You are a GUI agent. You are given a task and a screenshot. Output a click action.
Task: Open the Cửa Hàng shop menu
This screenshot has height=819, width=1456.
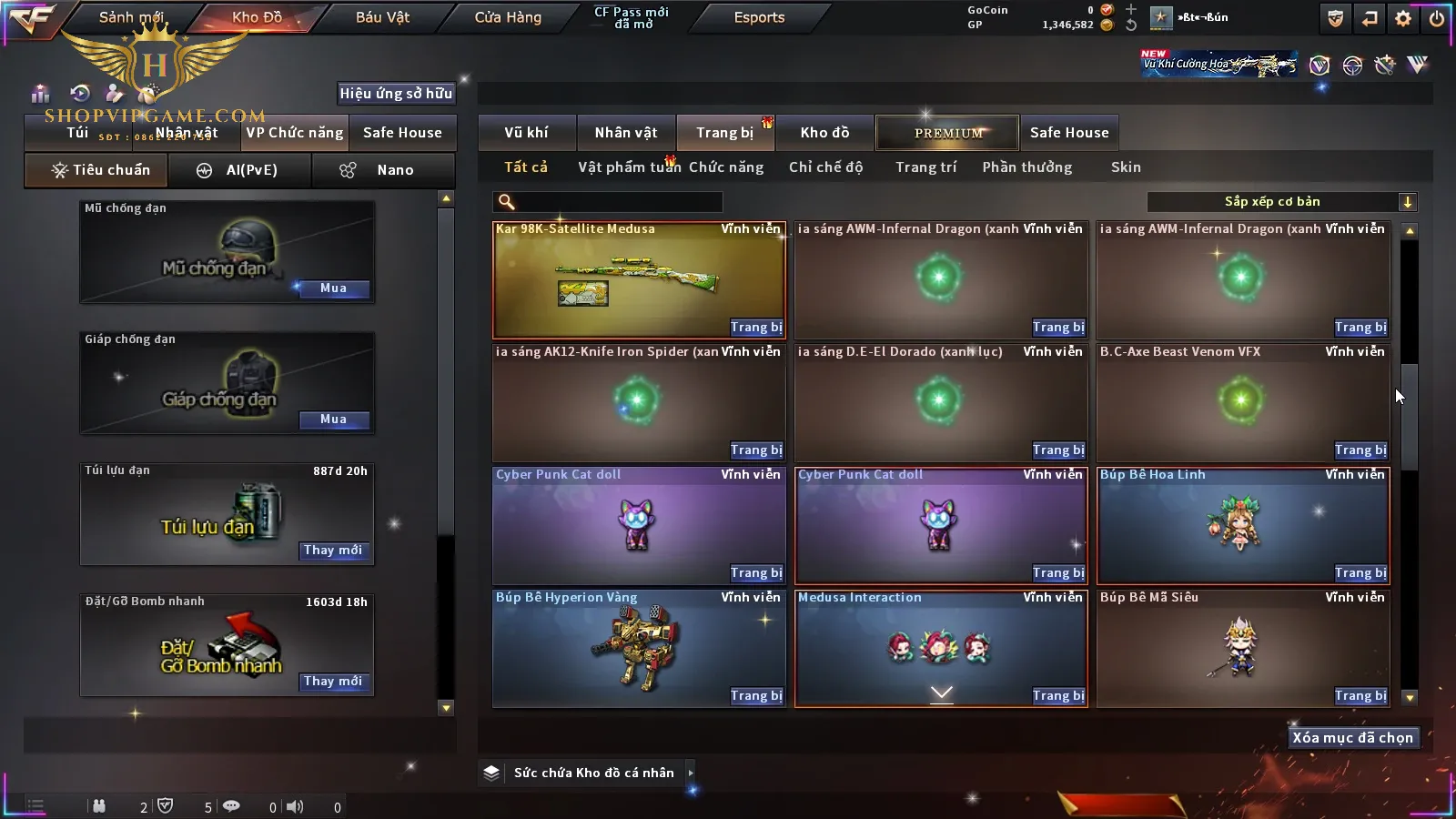click(x=508, y=17)
